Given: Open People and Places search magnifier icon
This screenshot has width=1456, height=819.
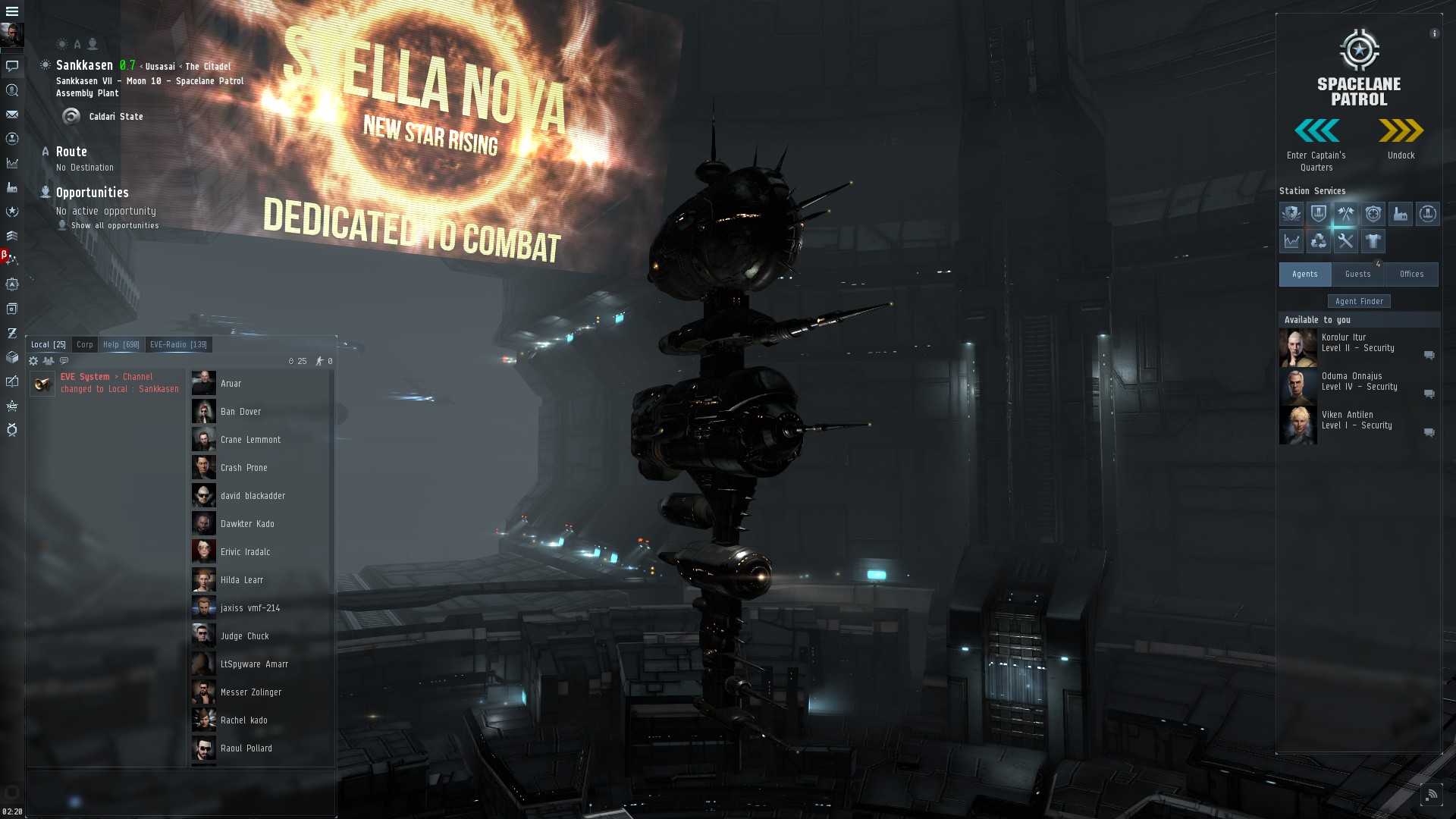Looking at the screenshot, I should point(11,89).
